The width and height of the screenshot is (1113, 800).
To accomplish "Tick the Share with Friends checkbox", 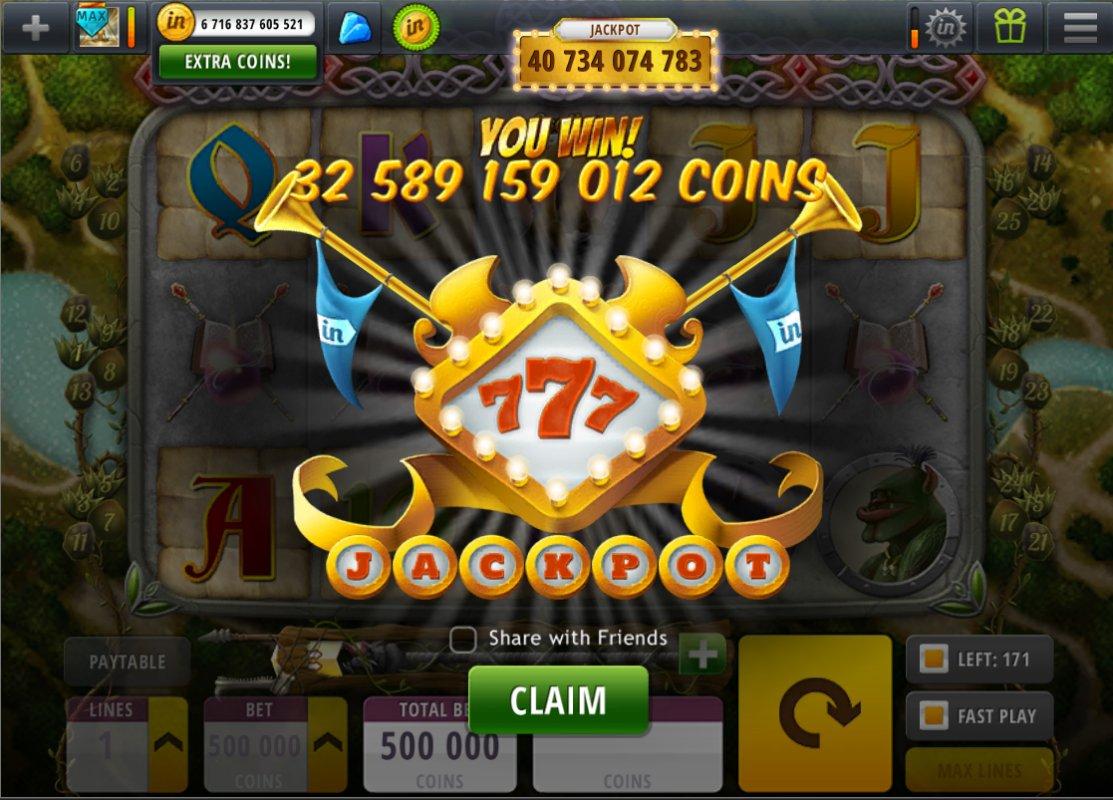I will [463, 639].
